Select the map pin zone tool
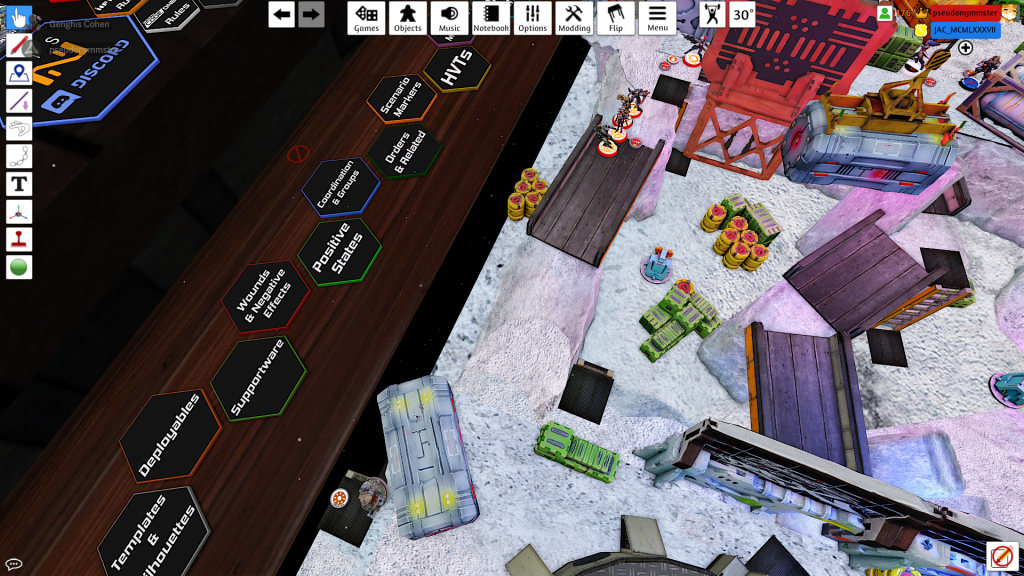The image size is (1024, 576). (x=19, y=74)
